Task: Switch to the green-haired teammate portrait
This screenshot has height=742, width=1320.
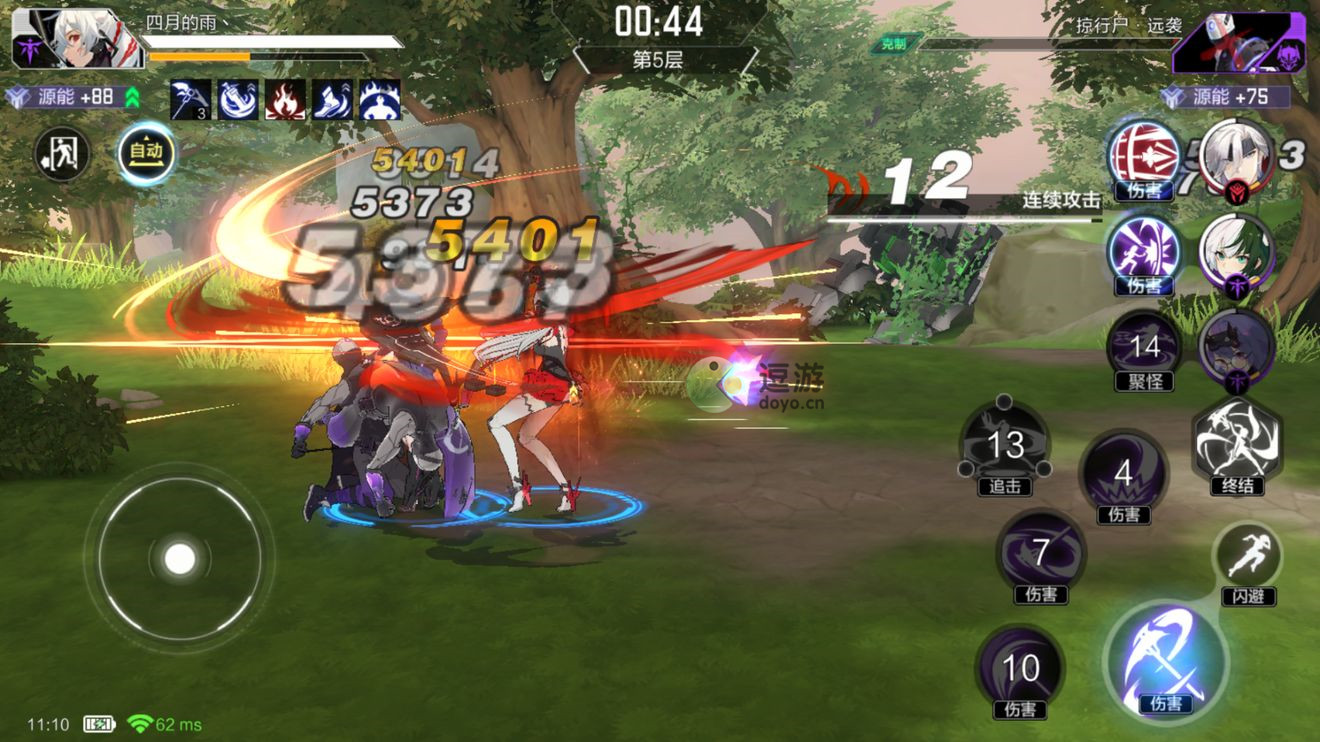Action: [1236, 252]
